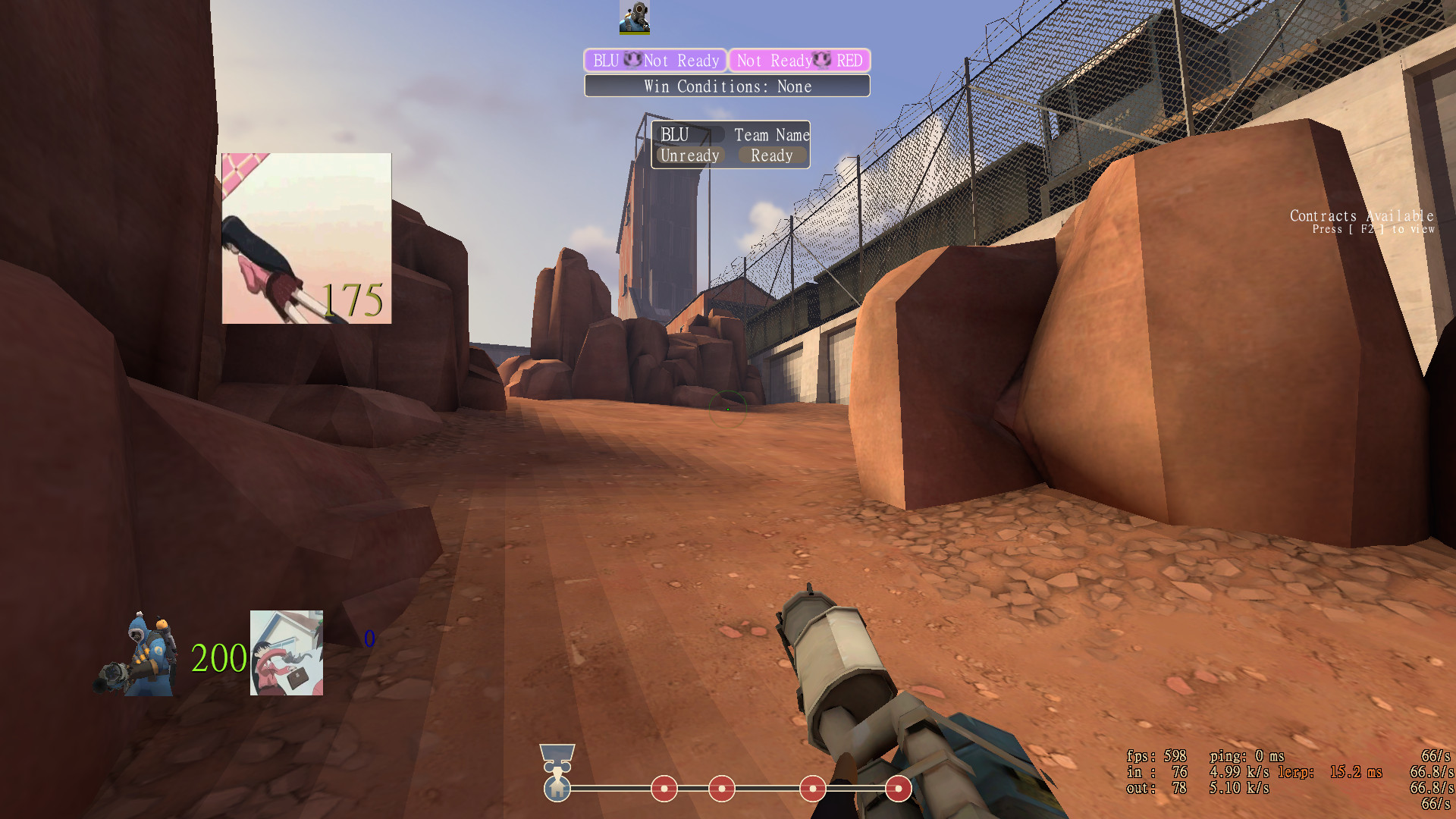Click the cat emblem on the RED badge
The width and height of the screenshot is (1456, 819).
(x=821, y=61)
